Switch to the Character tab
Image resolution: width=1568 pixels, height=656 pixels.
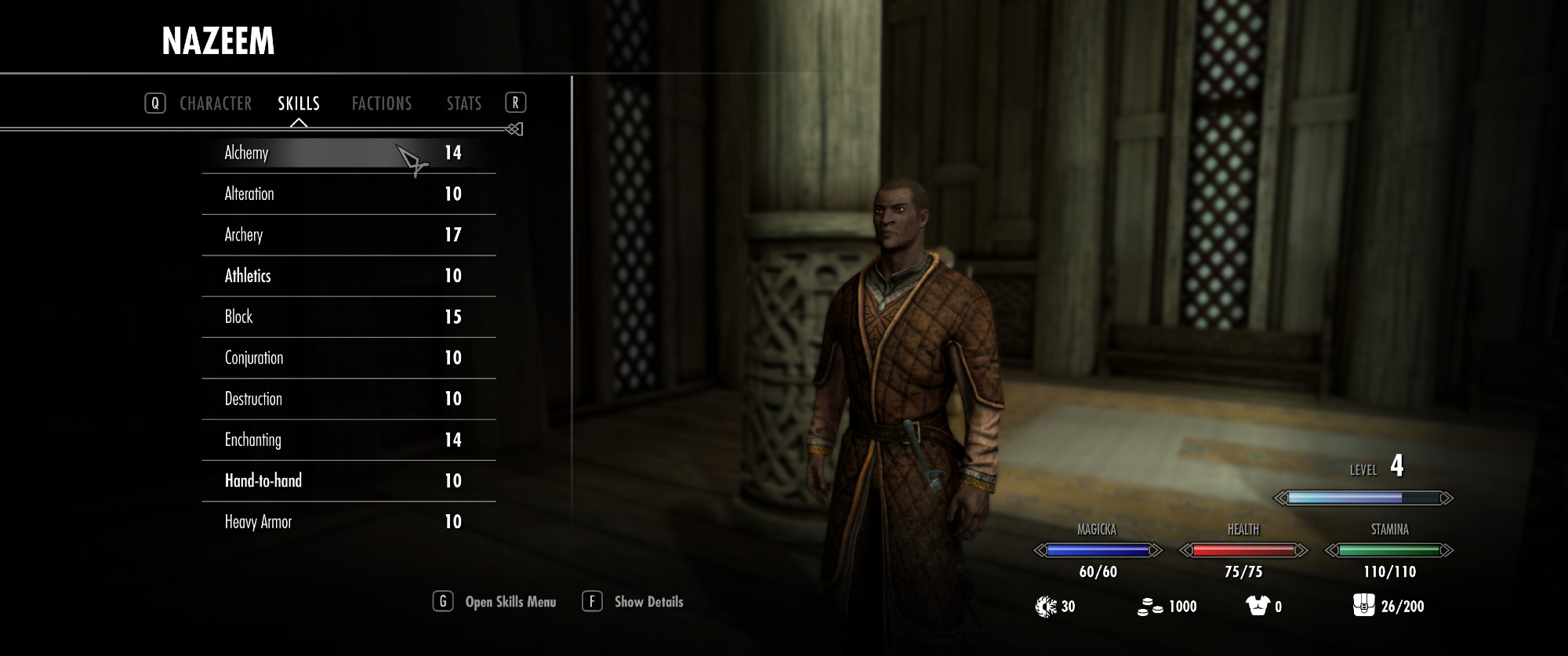(x=216, y=103)
